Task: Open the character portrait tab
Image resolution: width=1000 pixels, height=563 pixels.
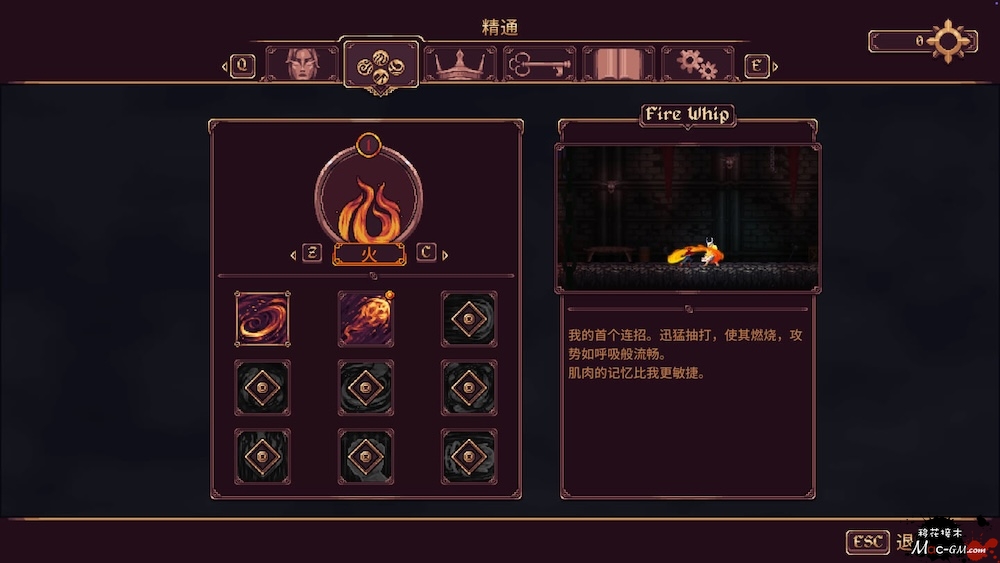Action: (302, 65)
